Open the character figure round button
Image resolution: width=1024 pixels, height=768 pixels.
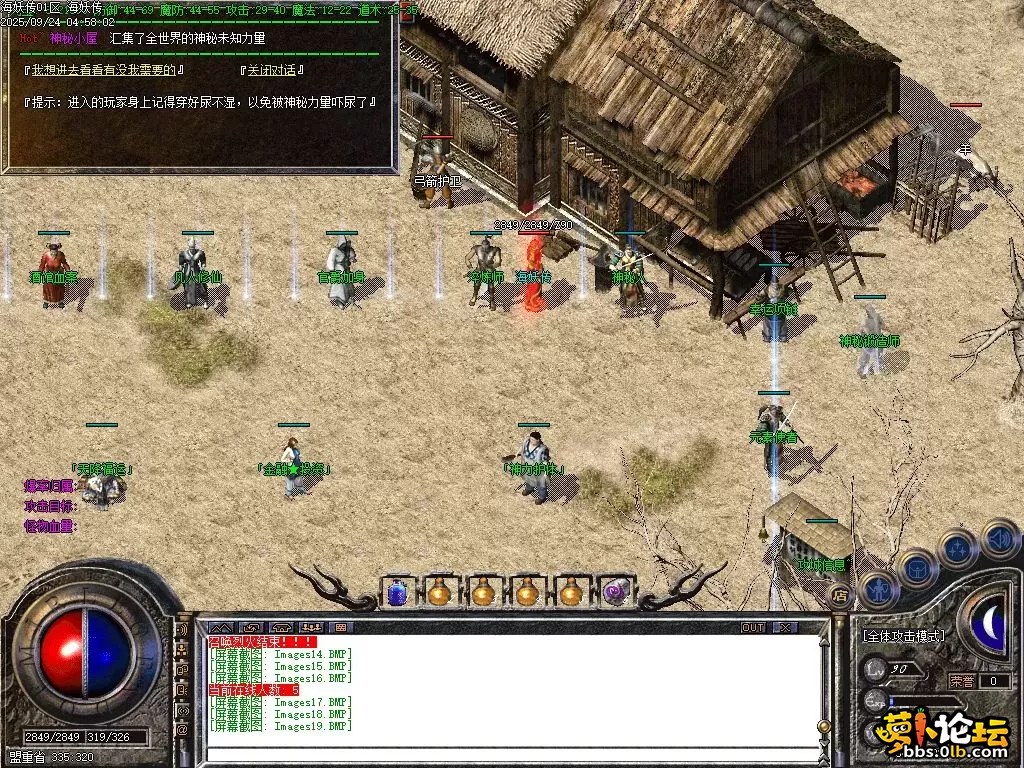pyautogui.click(x=878, y=588)
